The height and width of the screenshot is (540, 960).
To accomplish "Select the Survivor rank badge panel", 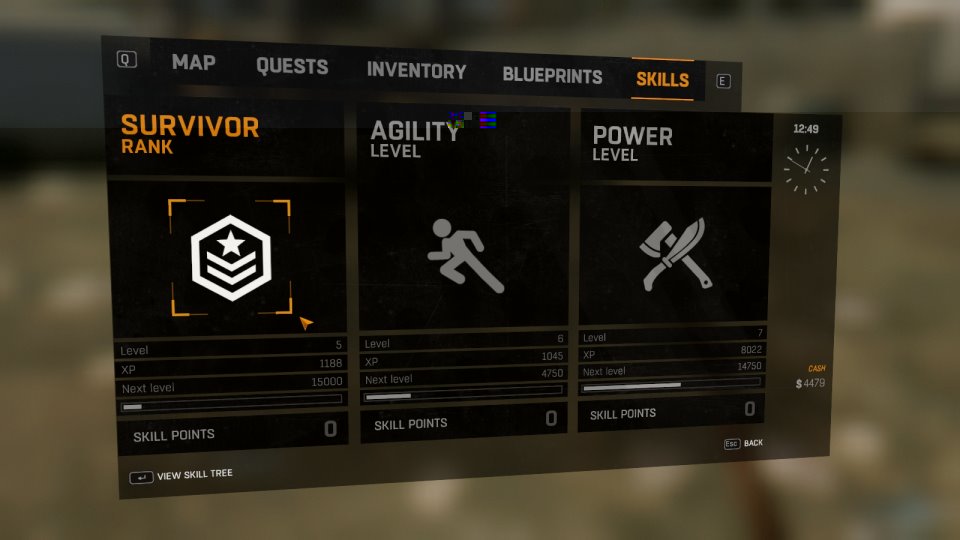I will [230, 256].
